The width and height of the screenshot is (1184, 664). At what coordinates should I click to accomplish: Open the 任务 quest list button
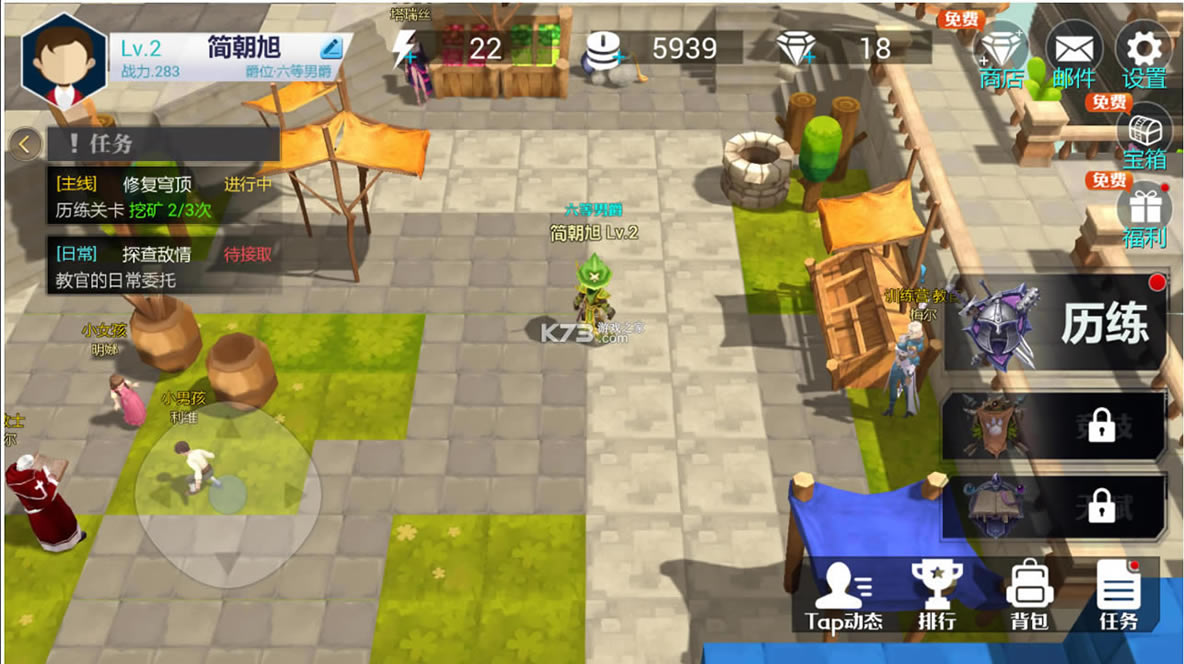click(x=1118, y=597)
